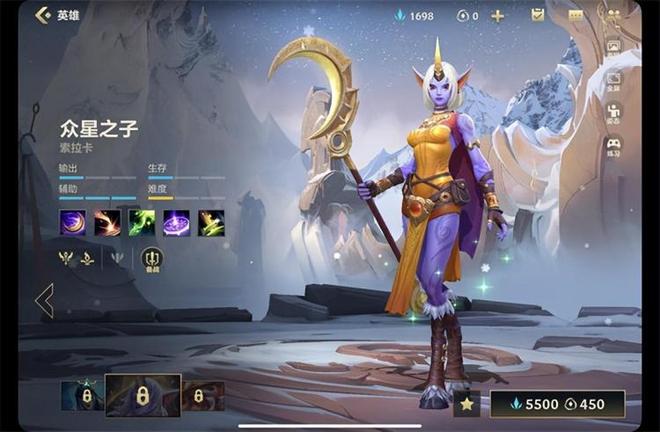Go to previous champion with left arrow

44,300
